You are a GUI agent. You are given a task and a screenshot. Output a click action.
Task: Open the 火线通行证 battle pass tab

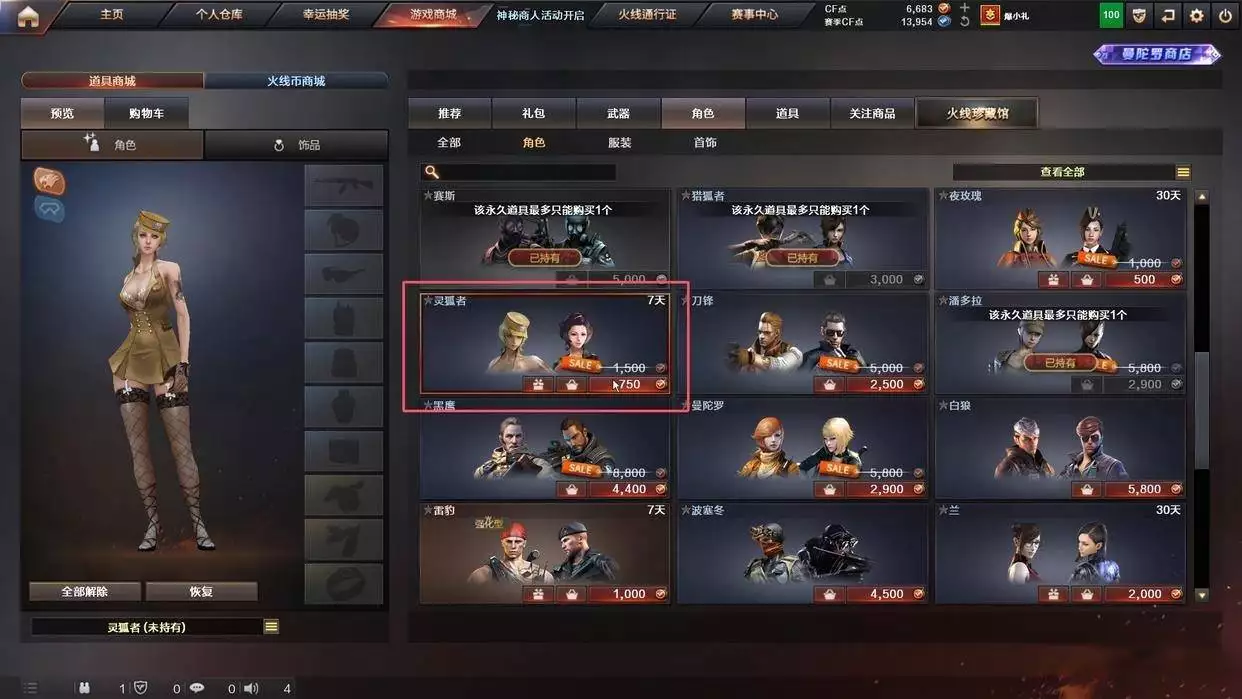coord(647,15)
